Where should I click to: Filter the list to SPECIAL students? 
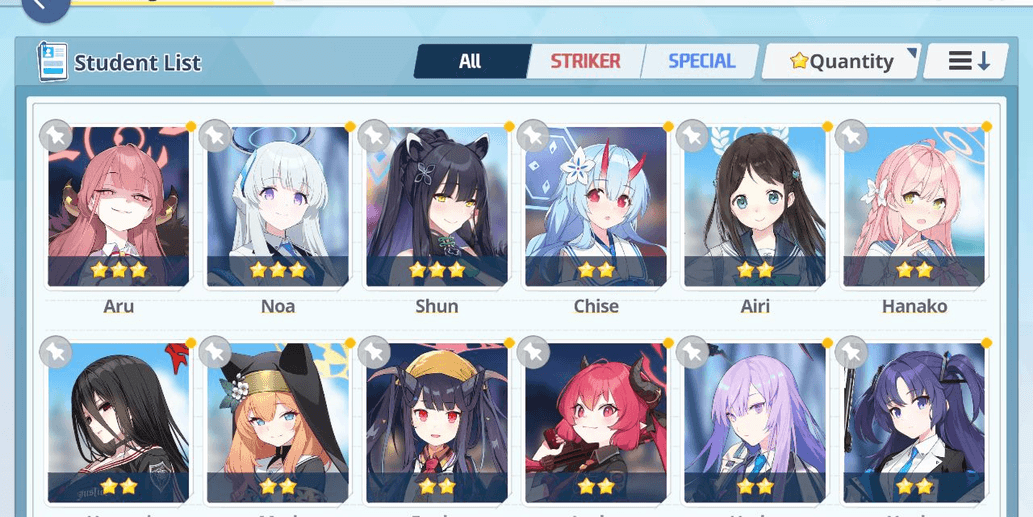coord(701,61)
